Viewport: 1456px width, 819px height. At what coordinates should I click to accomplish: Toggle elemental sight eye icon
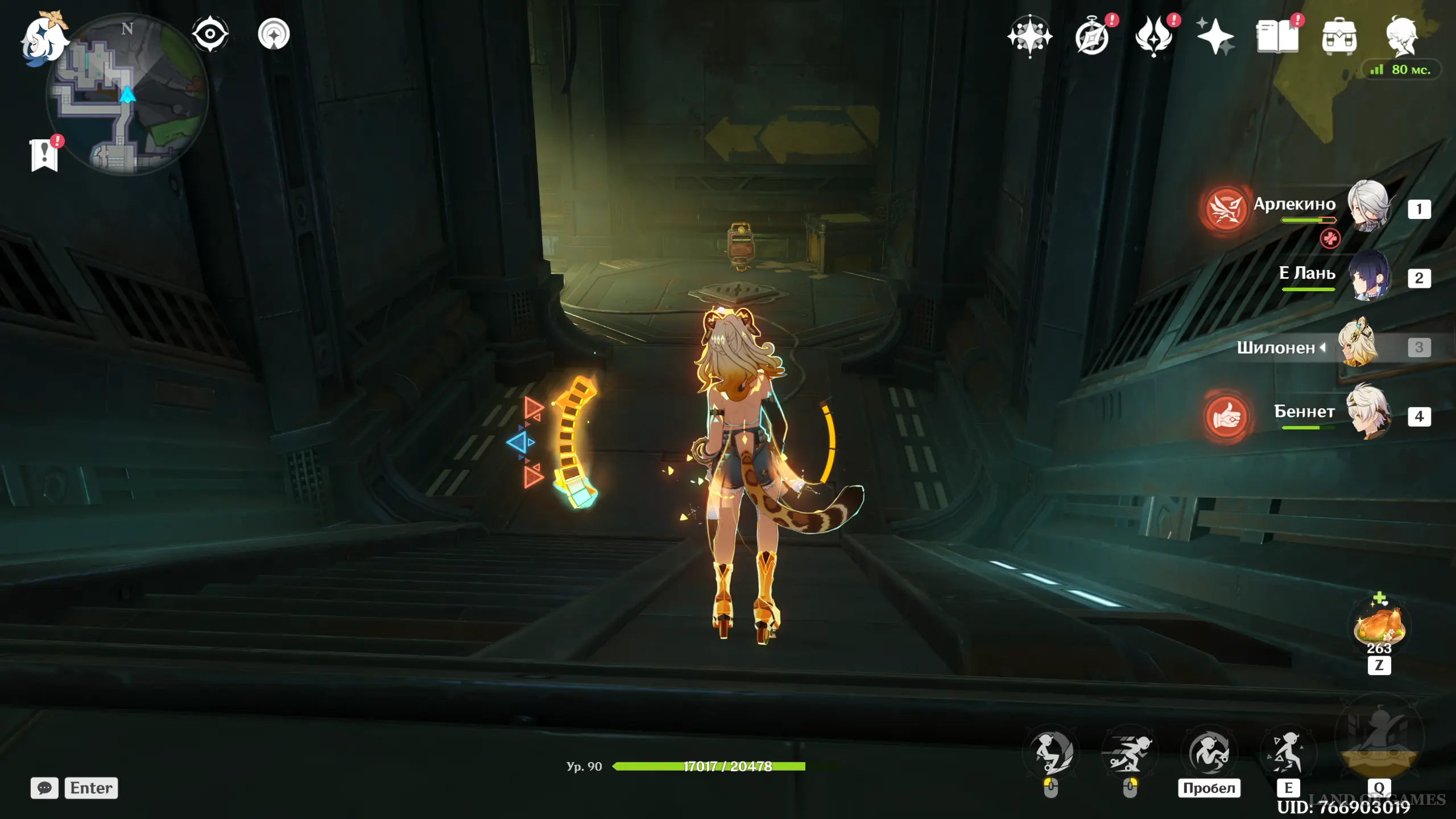tap(210, 34)
